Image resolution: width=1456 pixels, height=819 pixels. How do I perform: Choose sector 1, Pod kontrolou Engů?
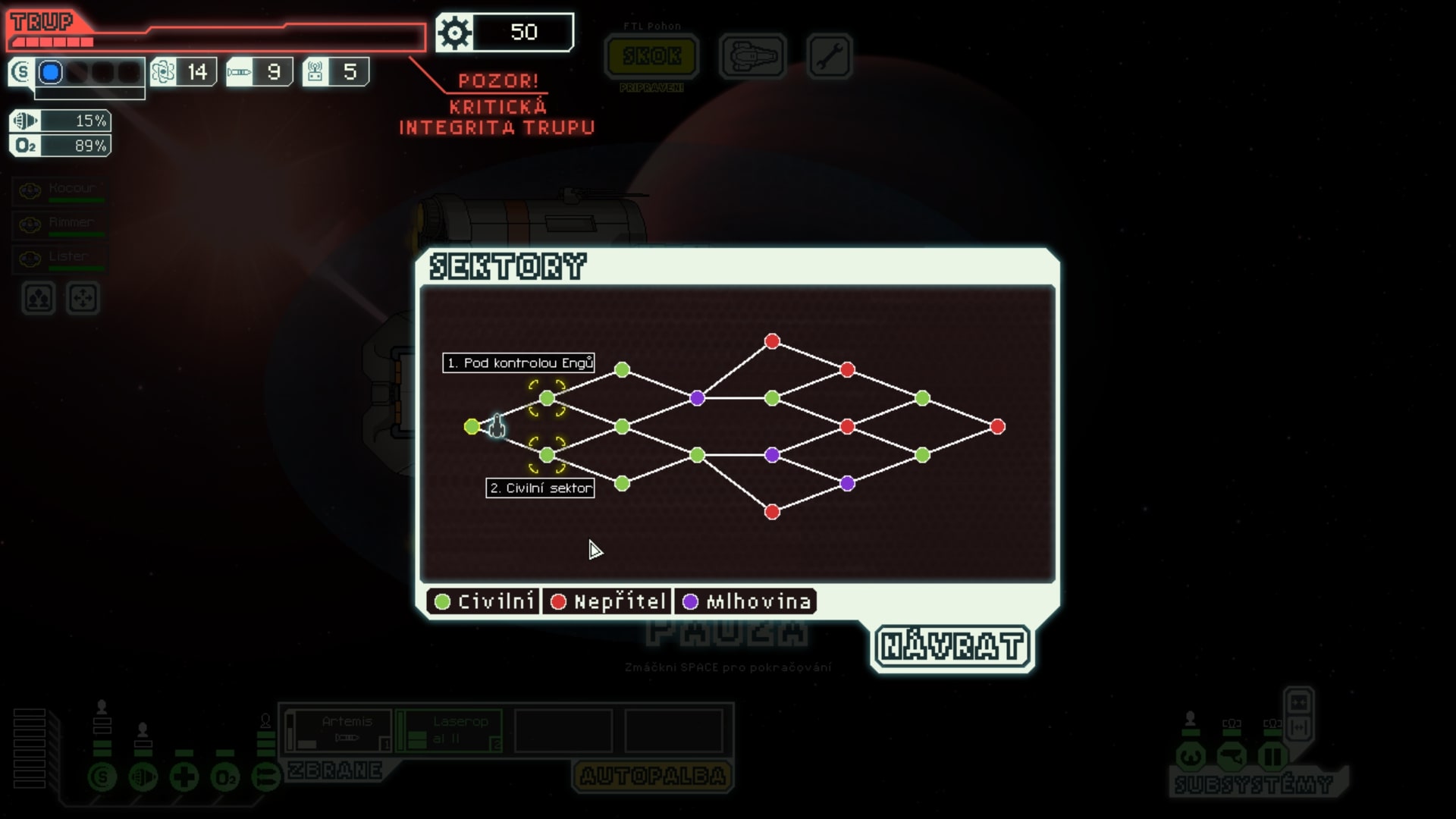click(x=548, y=396)
